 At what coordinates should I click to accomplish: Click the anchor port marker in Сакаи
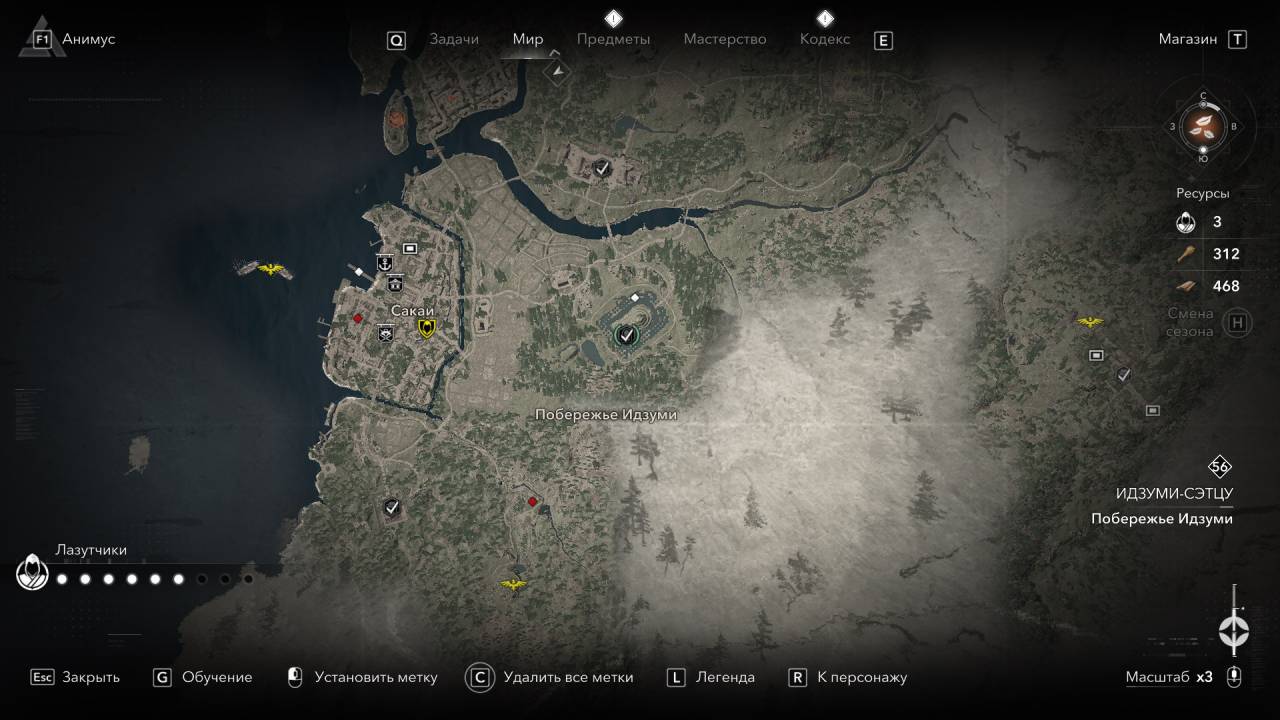tap(383, 262)
